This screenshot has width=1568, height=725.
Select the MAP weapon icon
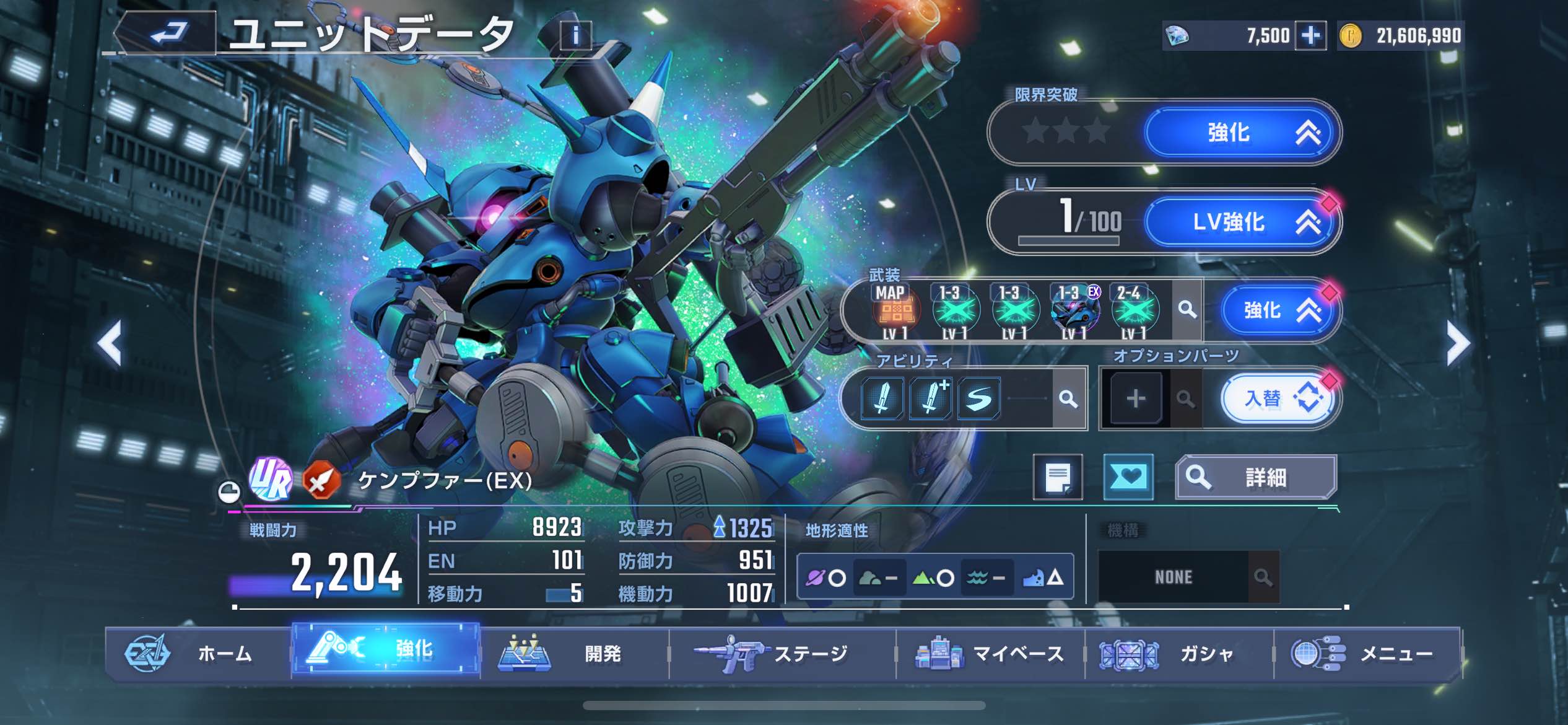tap(895, 310)
